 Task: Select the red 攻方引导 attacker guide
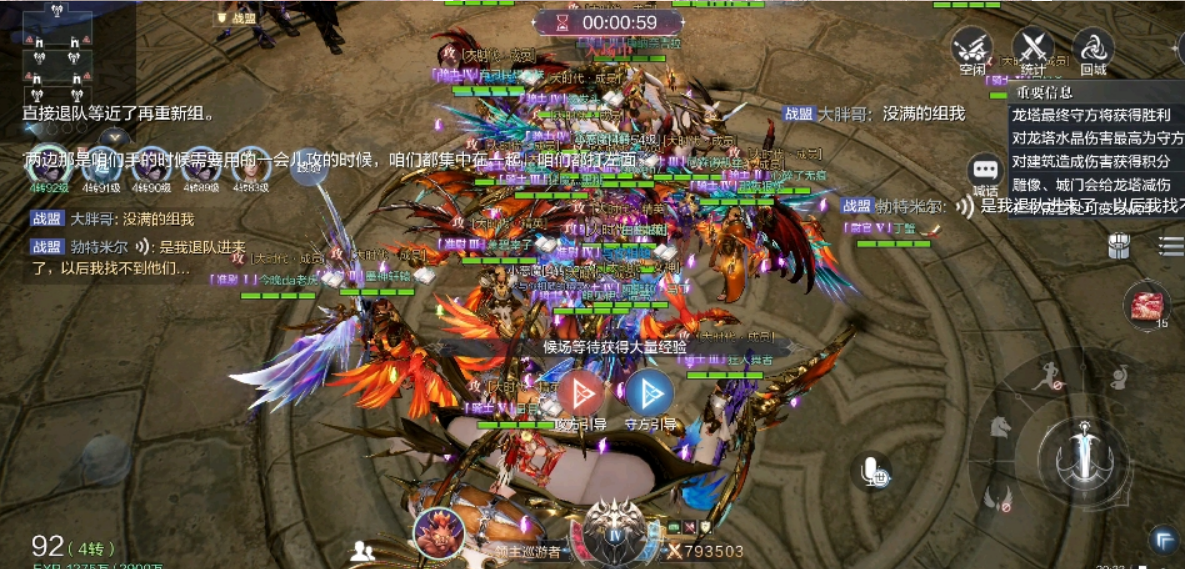coord(580,393)
